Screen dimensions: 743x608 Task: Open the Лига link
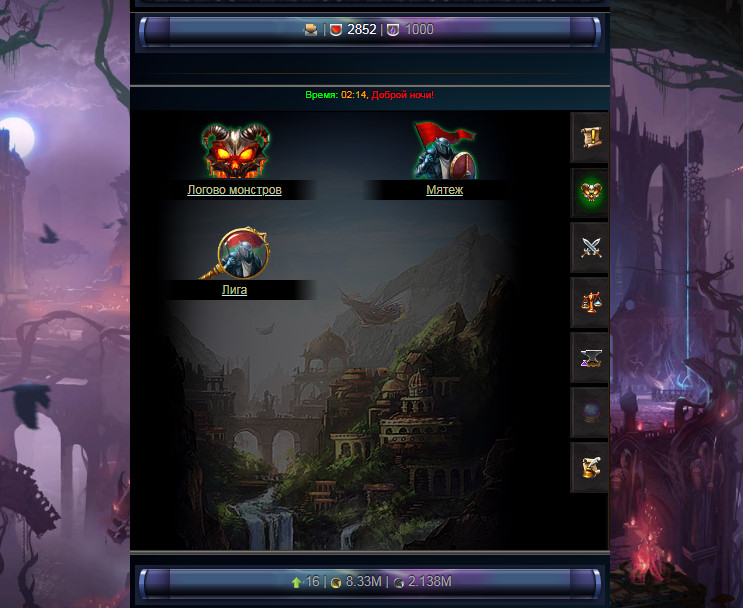(x=234, y=290)
